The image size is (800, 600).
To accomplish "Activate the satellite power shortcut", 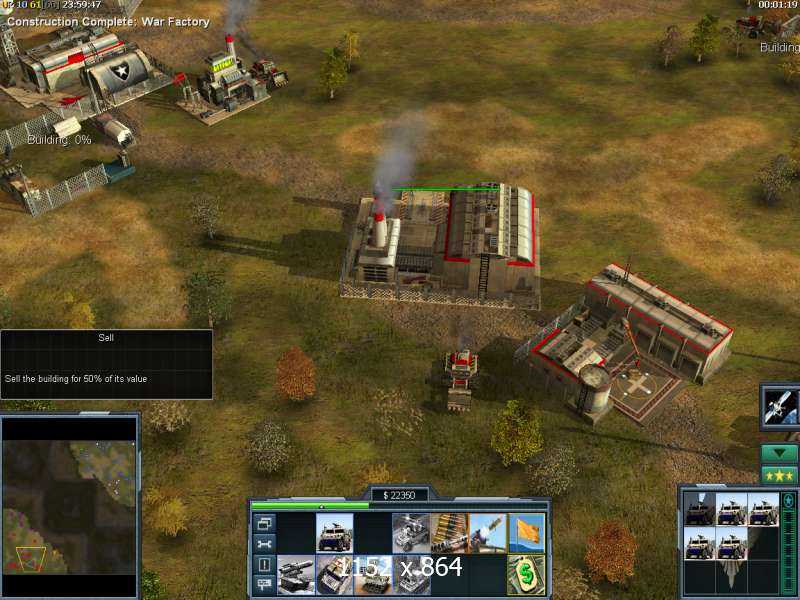I will coord(779,406).
